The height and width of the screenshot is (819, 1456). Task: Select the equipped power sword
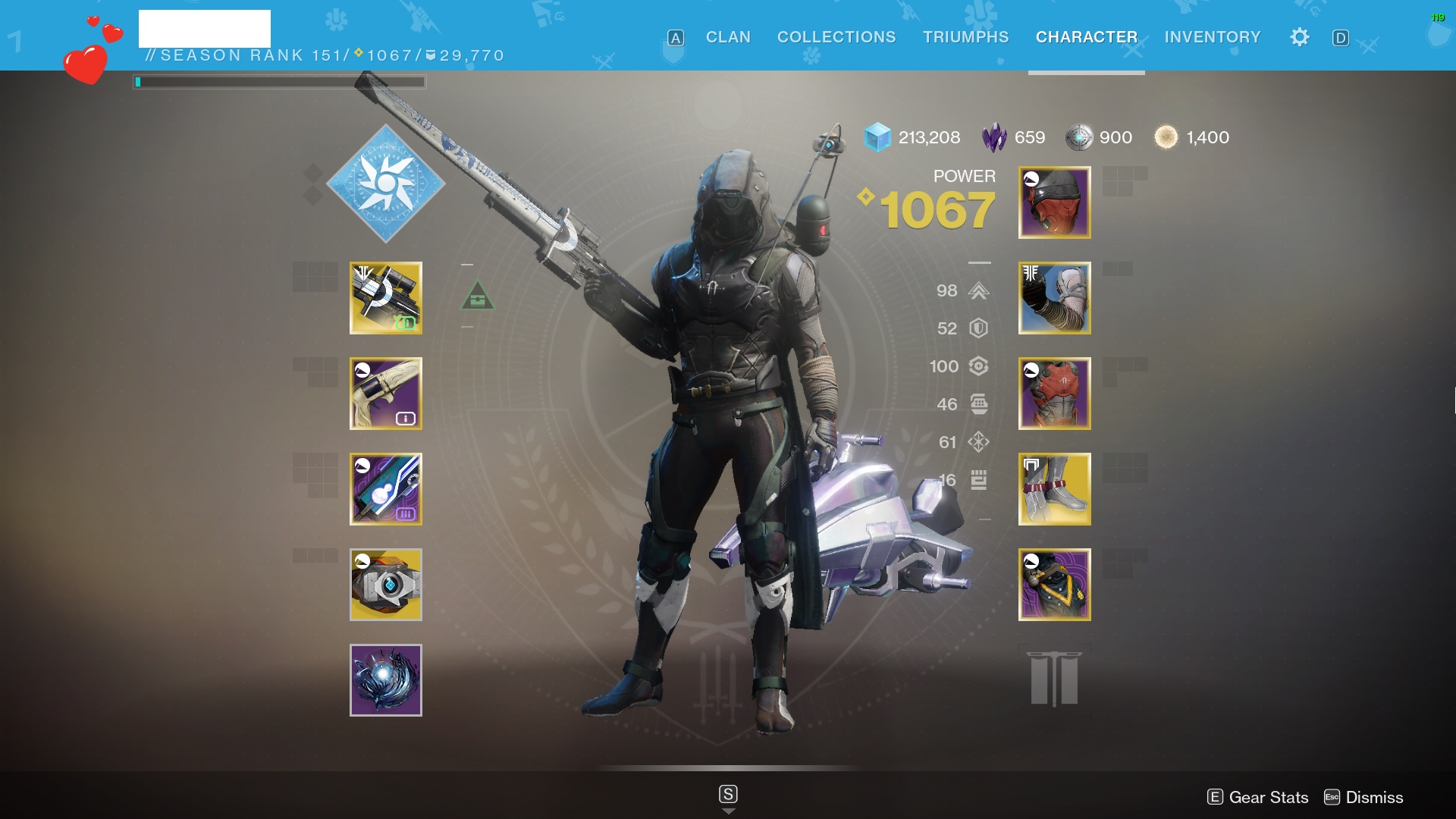(386, 489)
